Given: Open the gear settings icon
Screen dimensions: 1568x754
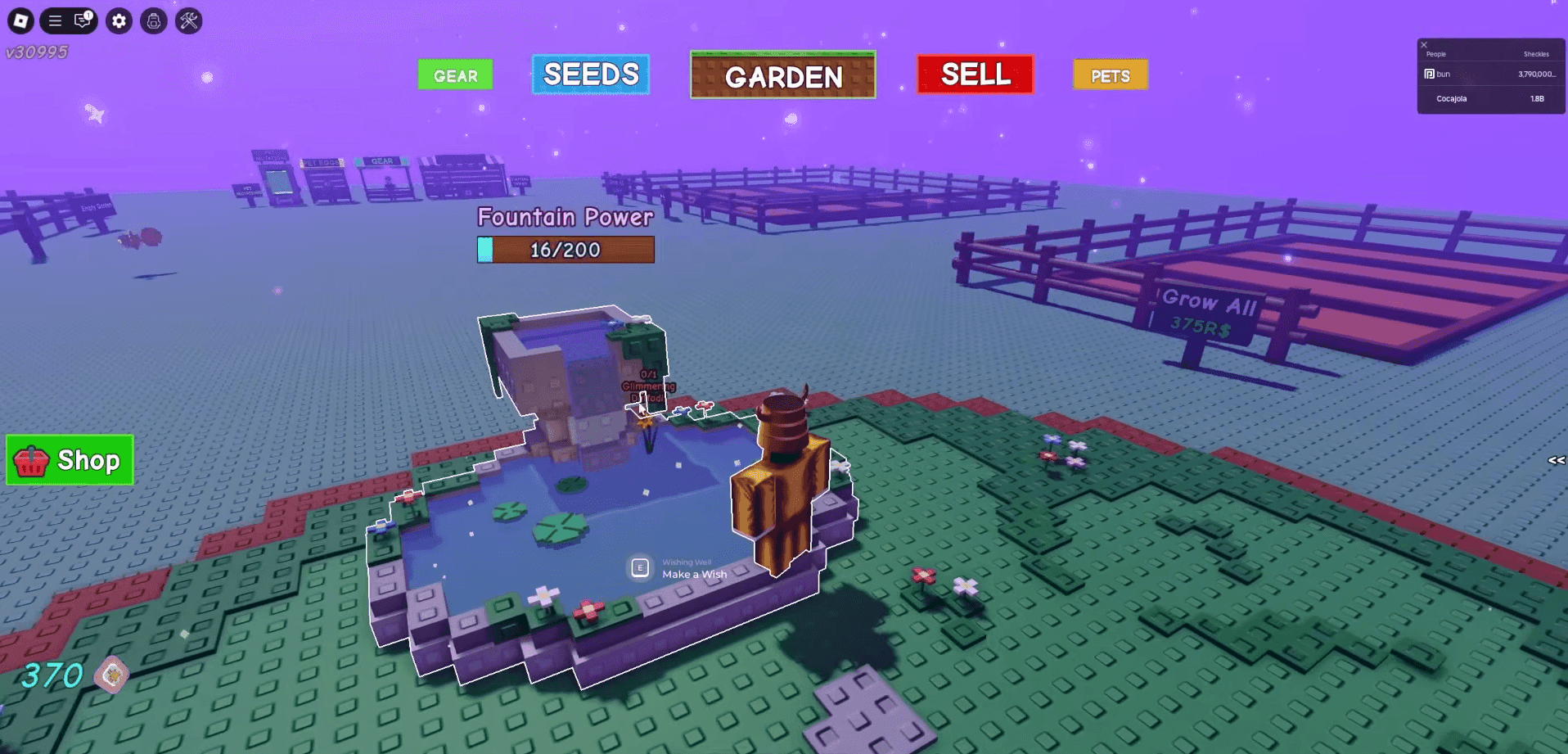Looking at the screenshot, I should 119,20.
